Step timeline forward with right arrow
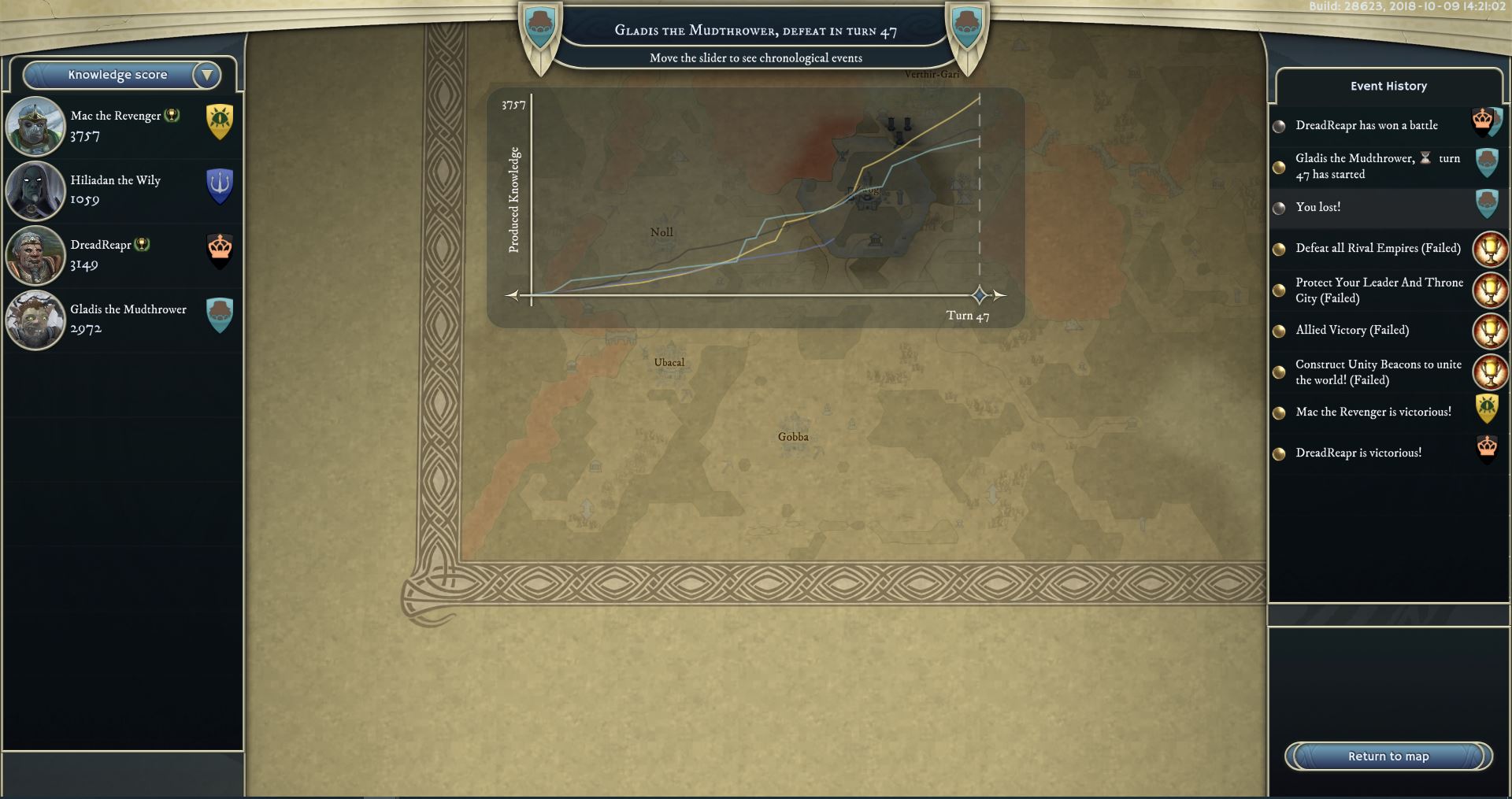This screenshot has width=1512, height=799. [x=999, y=295]
